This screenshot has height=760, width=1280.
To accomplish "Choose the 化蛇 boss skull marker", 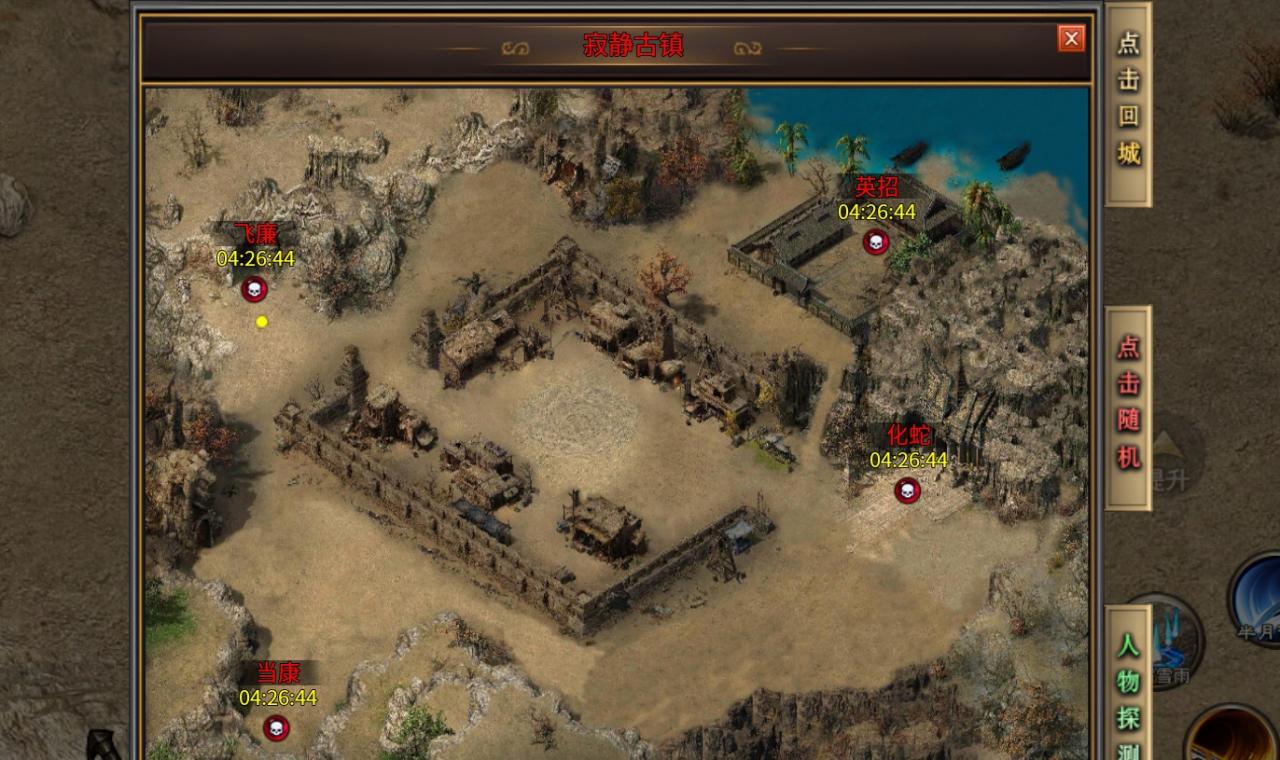I will [907, 490].
